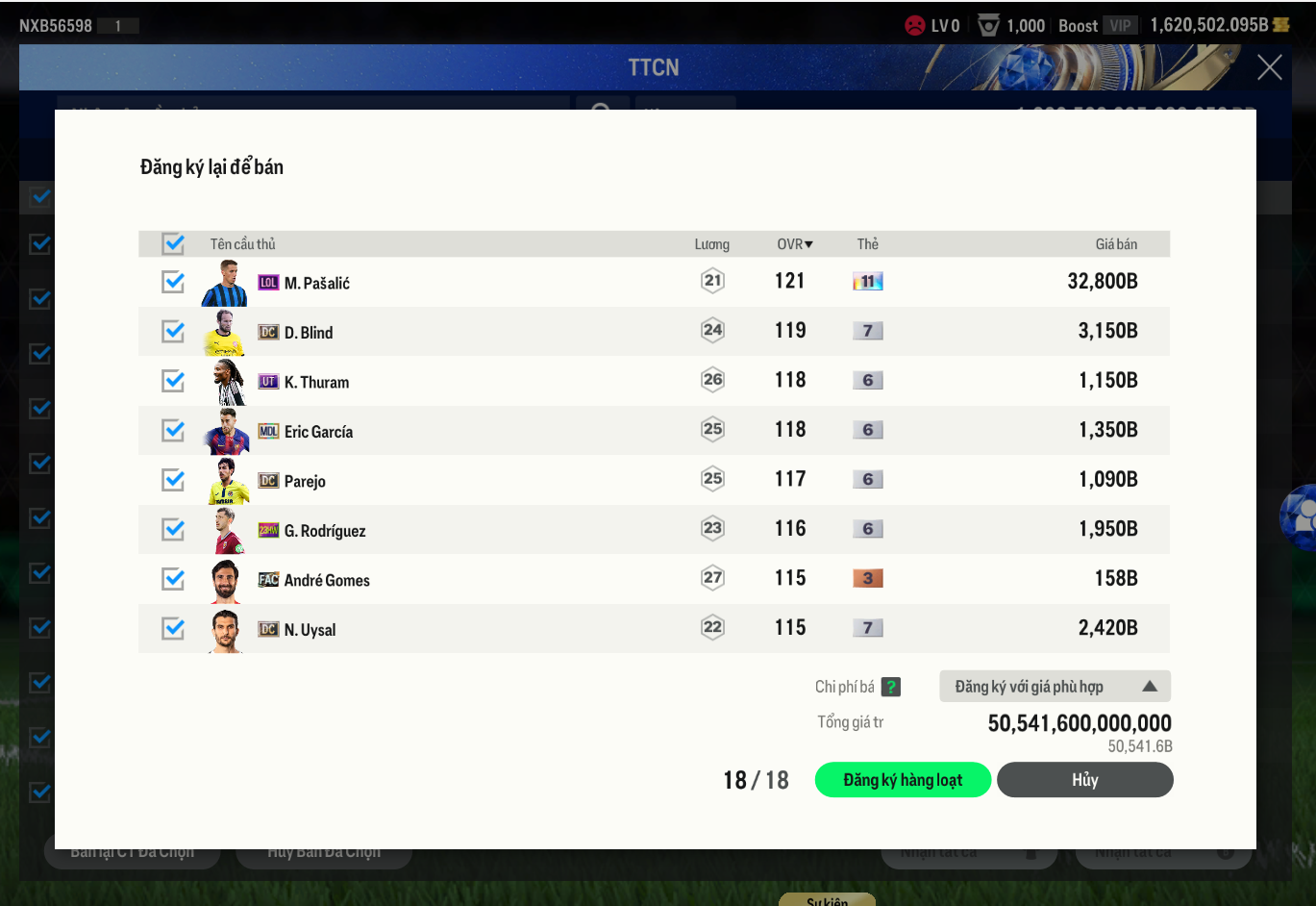Toggle Parejo's row checkbox
Viewport: 1316px width, 906px height.
pyautogui.click(x=173, y=480)
